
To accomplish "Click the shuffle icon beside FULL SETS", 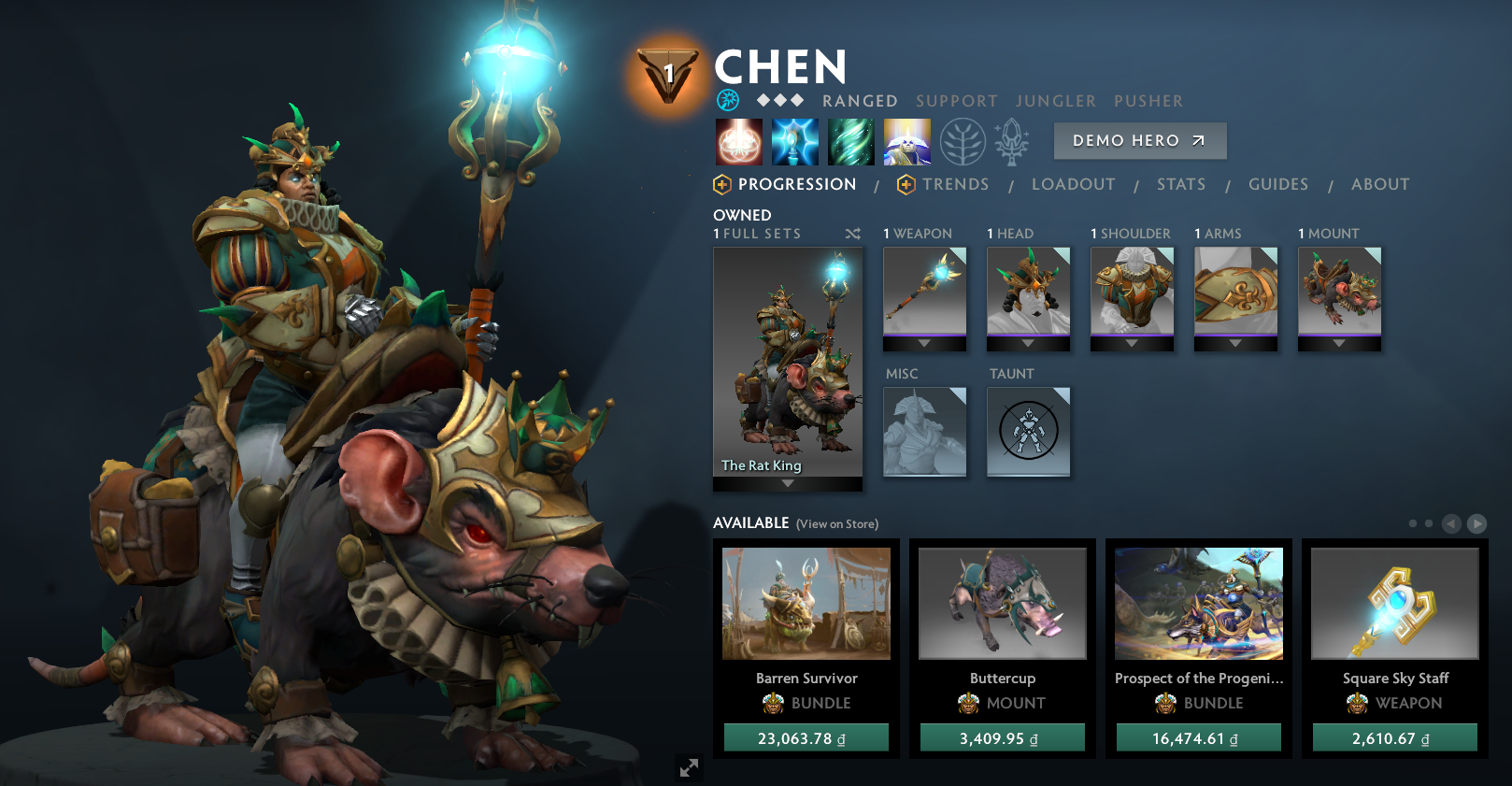I will 852,234.
